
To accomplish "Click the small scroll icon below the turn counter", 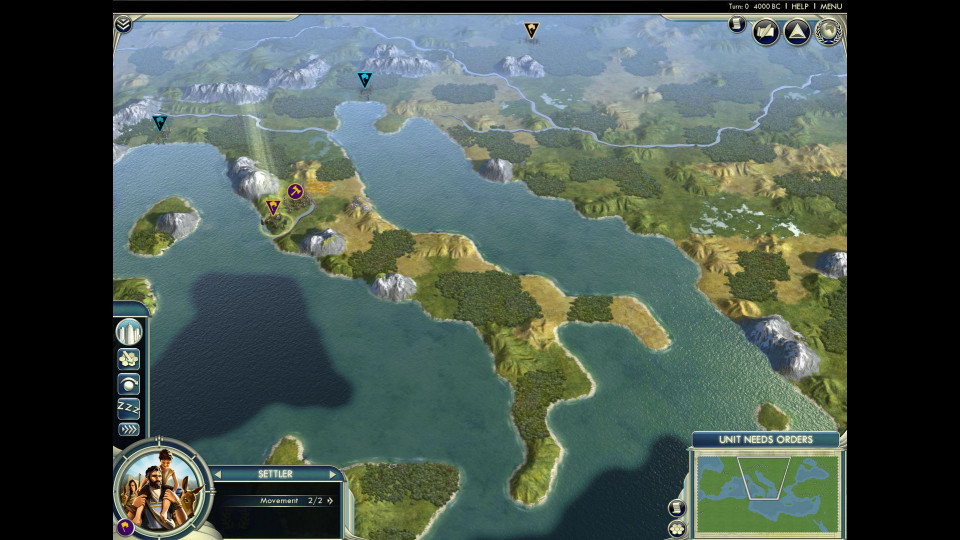I will coord(737,24).
